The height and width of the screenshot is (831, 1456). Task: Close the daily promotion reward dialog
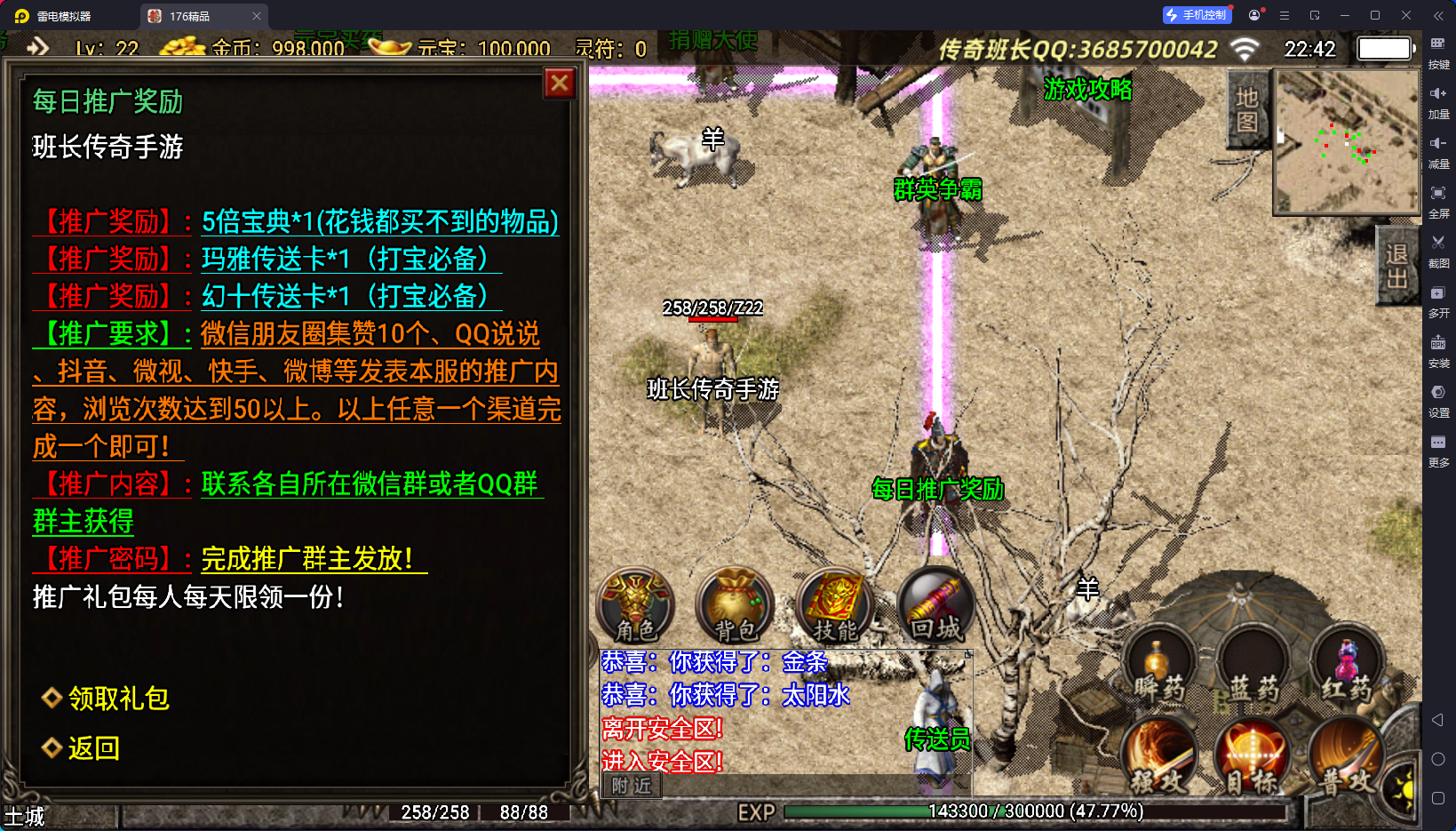coord(560,84)
